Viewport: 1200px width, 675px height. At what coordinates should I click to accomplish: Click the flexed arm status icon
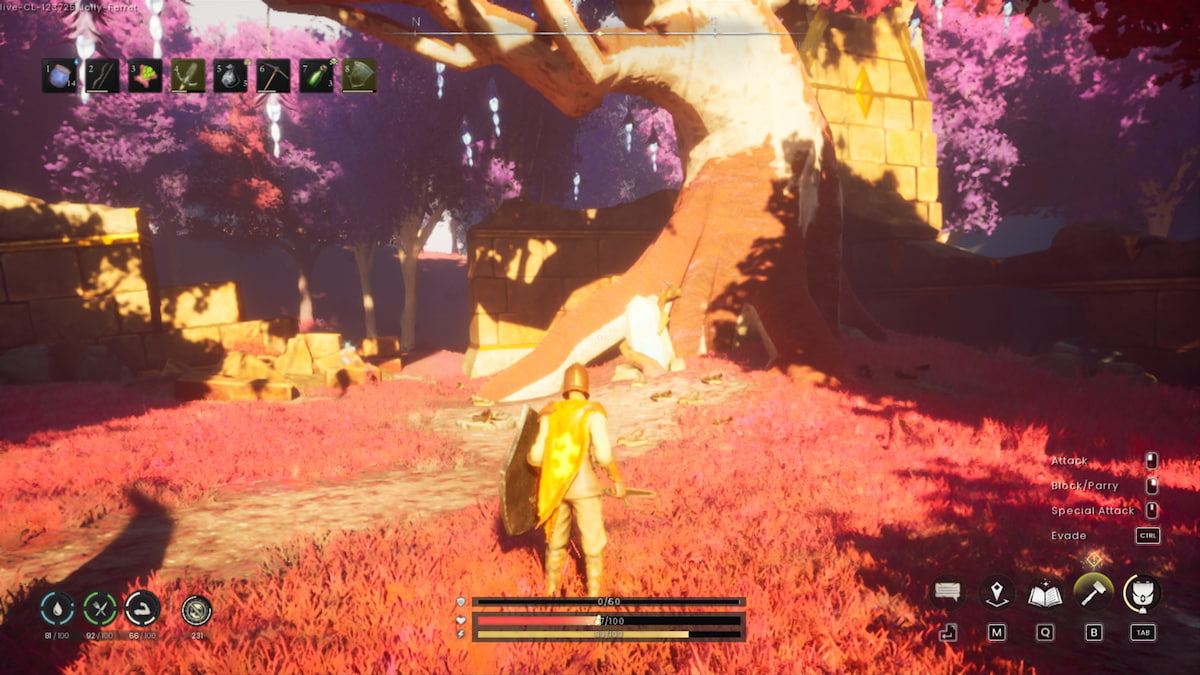pyautogui.click(x=142, y=608)
